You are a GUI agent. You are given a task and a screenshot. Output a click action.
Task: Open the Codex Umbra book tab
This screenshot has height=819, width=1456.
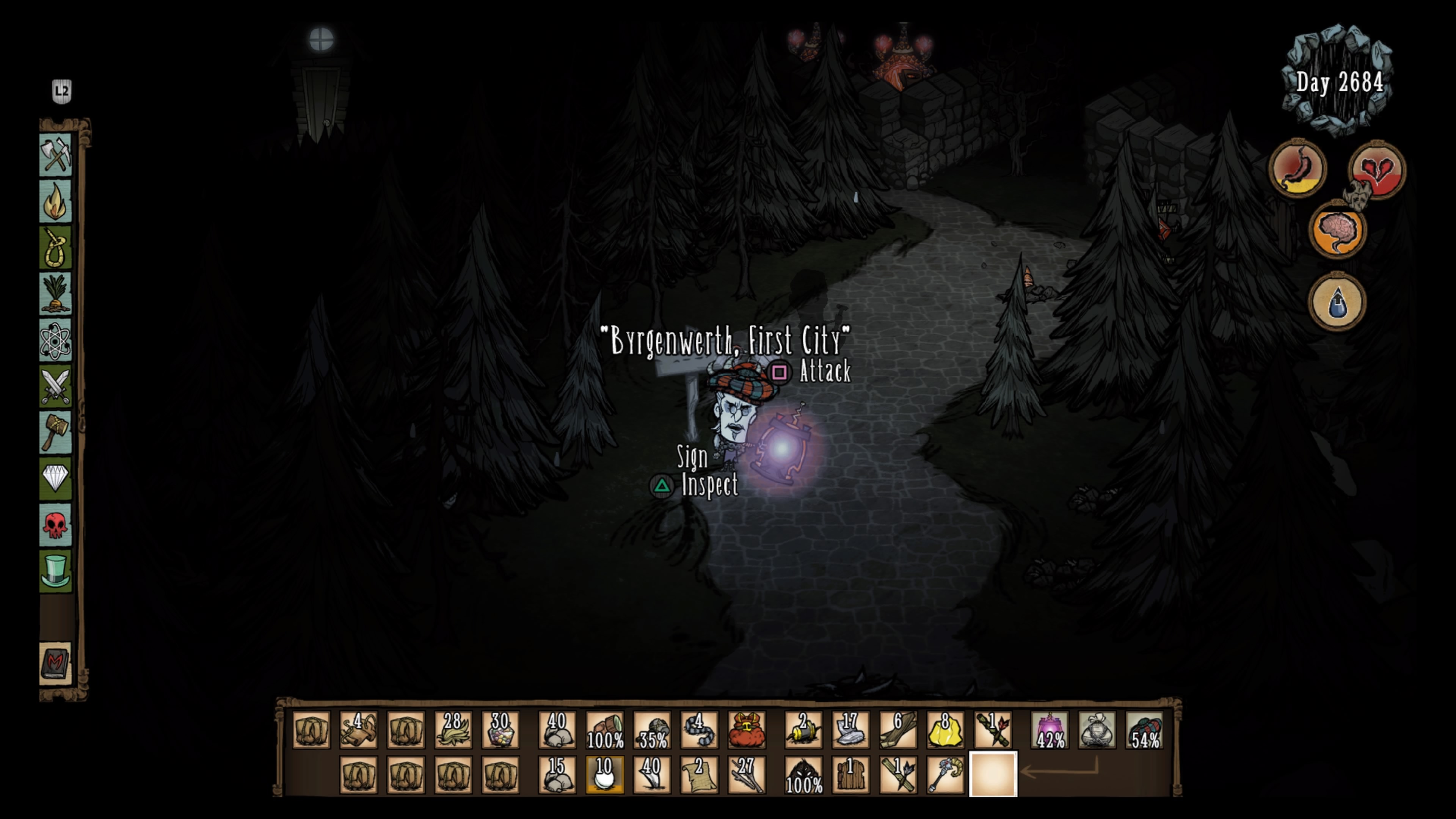pyautogui.click(x=55, y=663)
